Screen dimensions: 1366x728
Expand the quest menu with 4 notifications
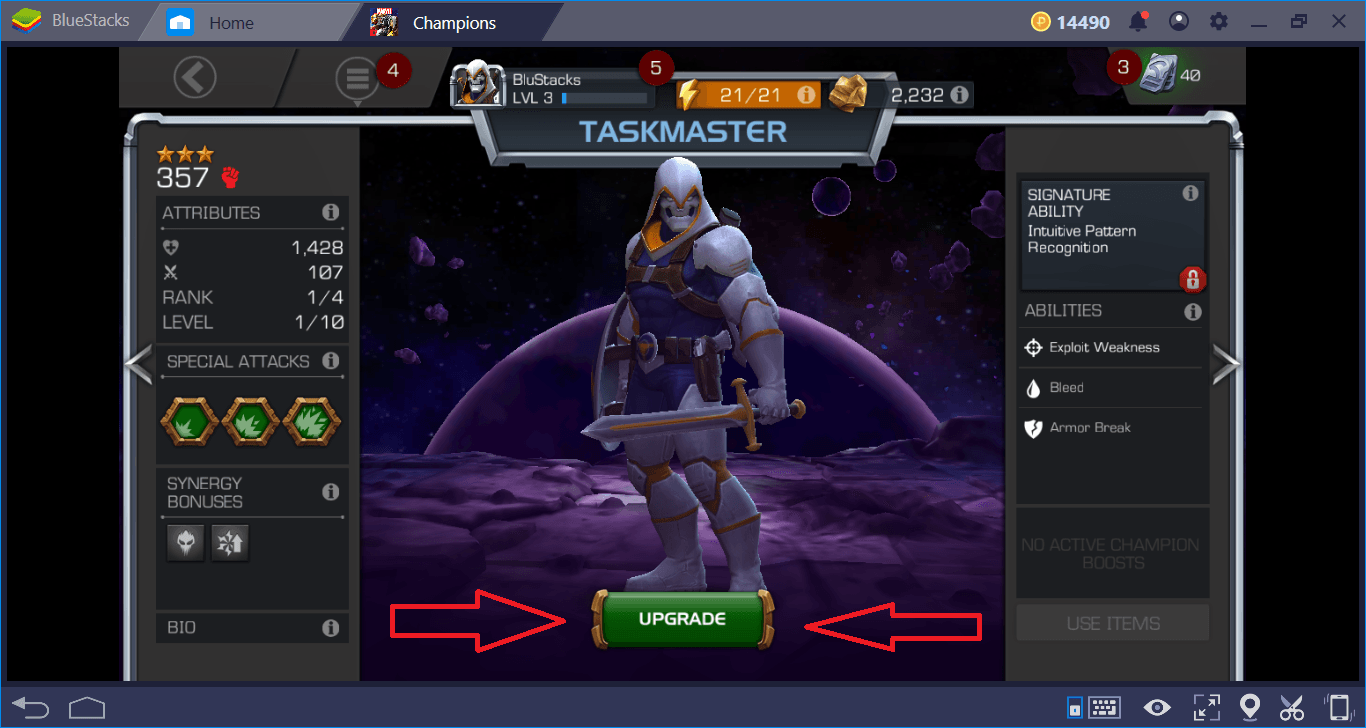point(357,76)
